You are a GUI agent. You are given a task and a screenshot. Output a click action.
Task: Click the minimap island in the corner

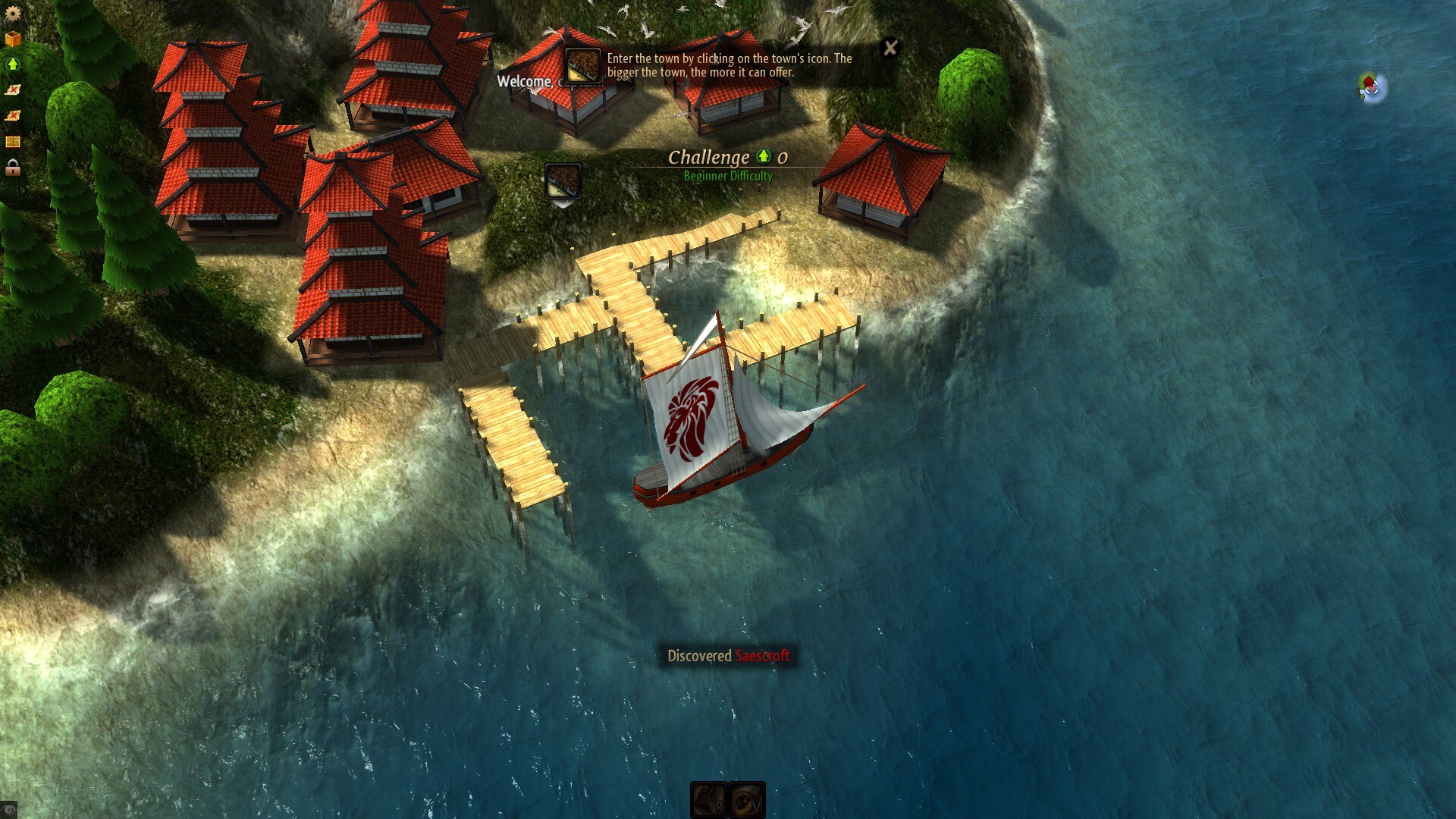pyautogui.click(x=1371, y=87)
